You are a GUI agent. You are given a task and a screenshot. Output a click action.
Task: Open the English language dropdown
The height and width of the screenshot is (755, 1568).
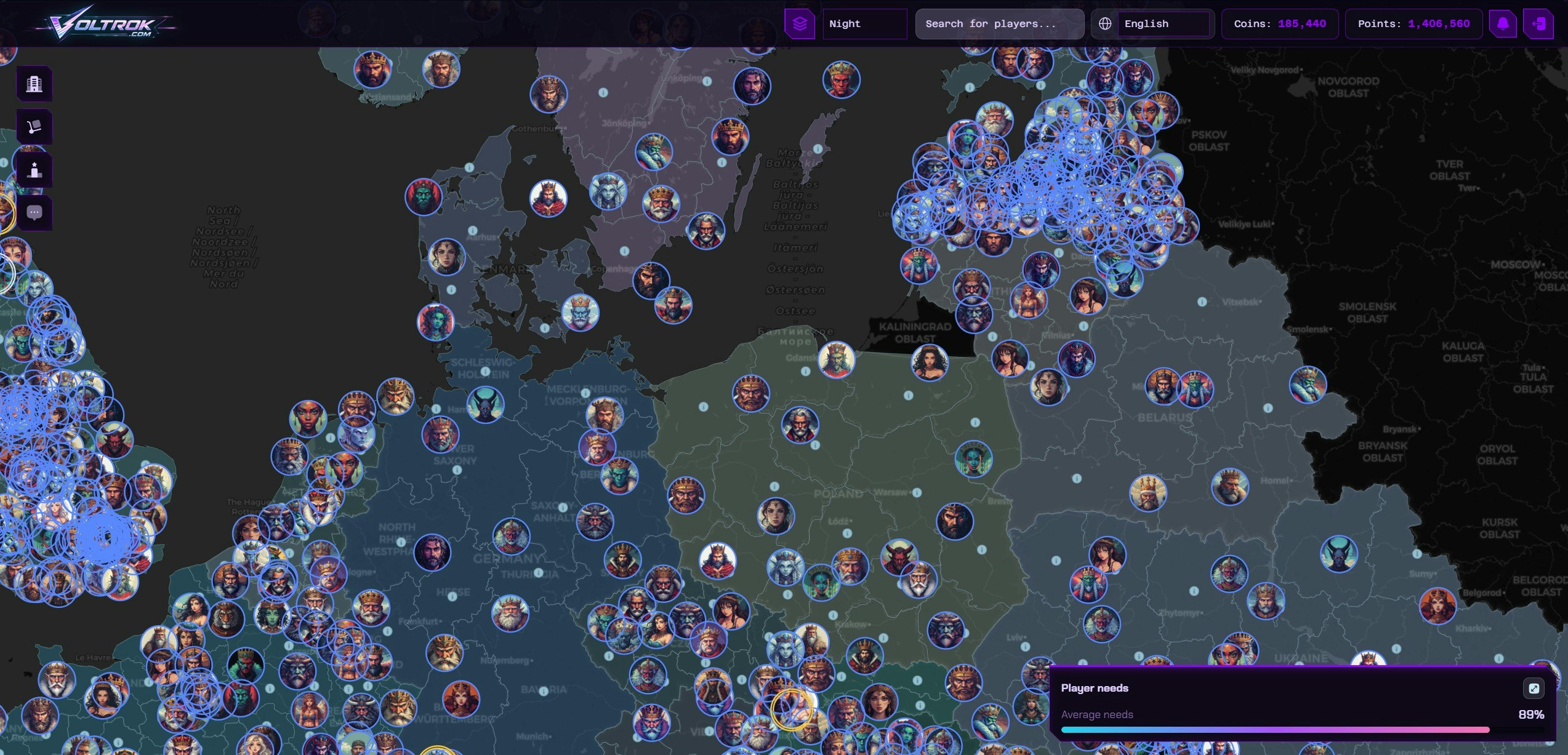(1165, 24)
